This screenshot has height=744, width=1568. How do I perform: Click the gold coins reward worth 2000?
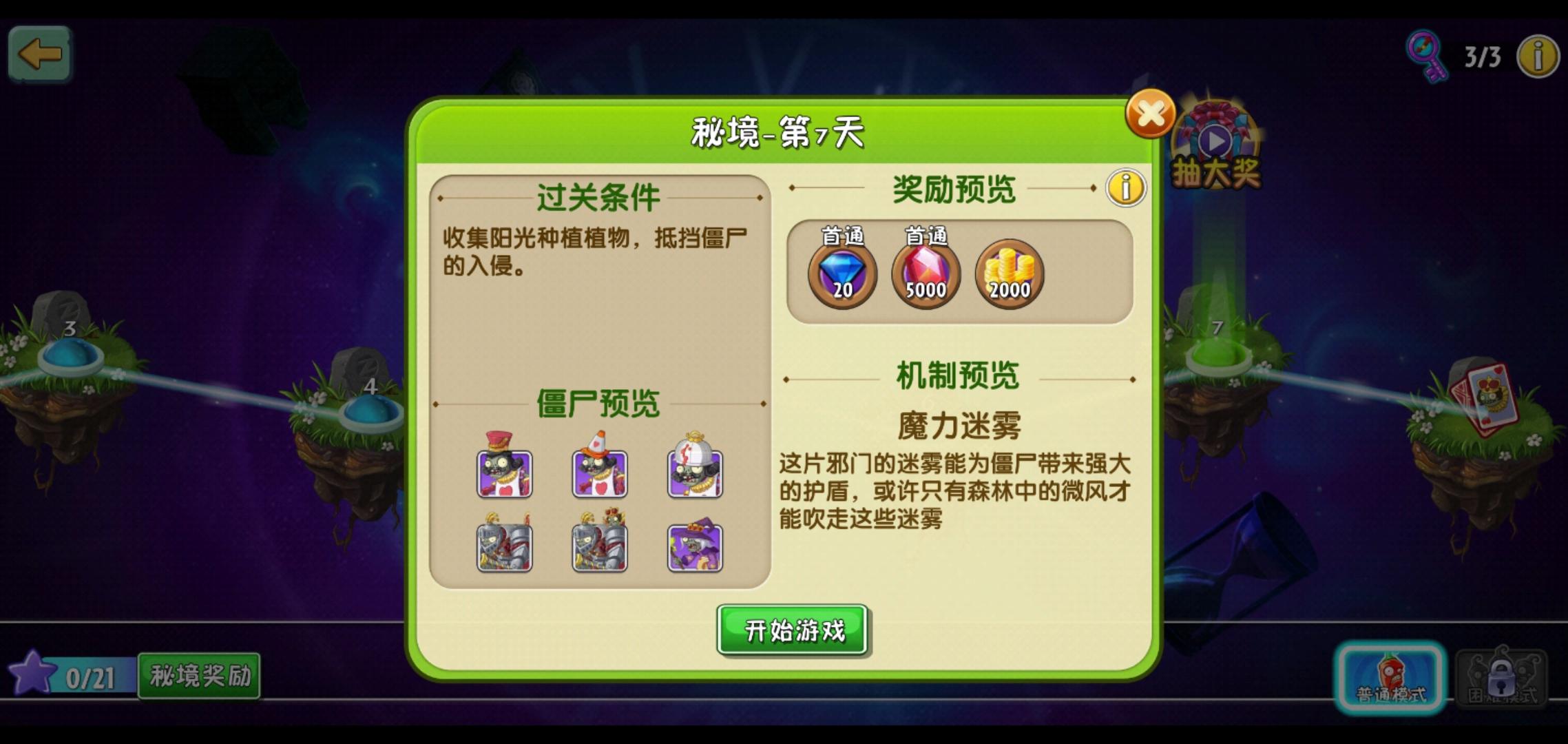point(1009,274)
